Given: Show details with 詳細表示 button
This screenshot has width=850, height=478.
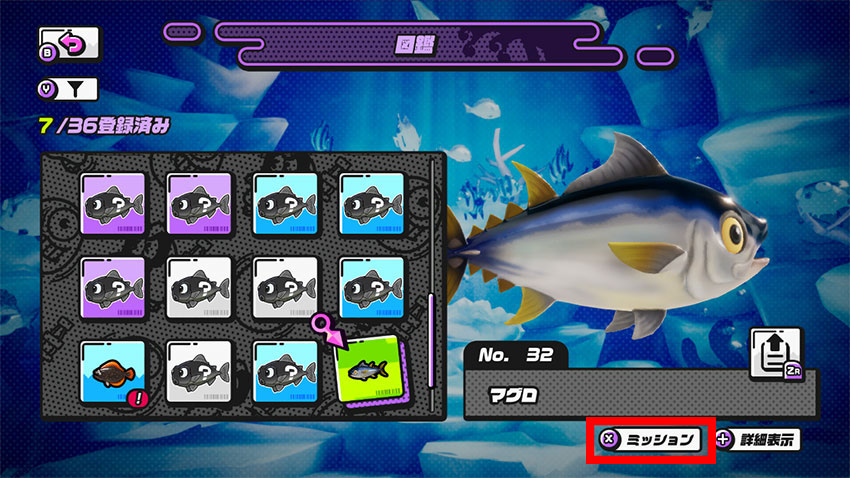Looking at the screenshot, I should pyautogui.click(x=758, y=439).
